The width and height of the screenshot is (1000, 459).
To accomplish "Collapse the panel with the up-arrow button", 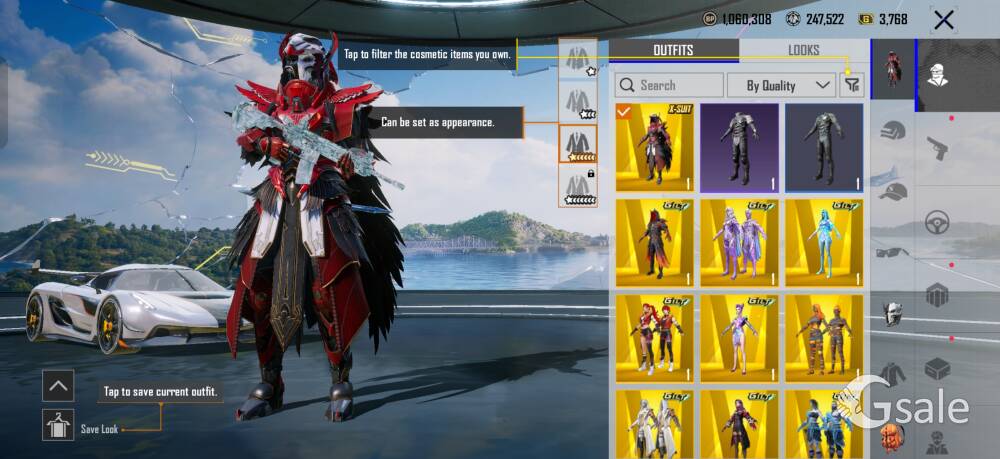I will pyautogui.click(x=59, y=385).
